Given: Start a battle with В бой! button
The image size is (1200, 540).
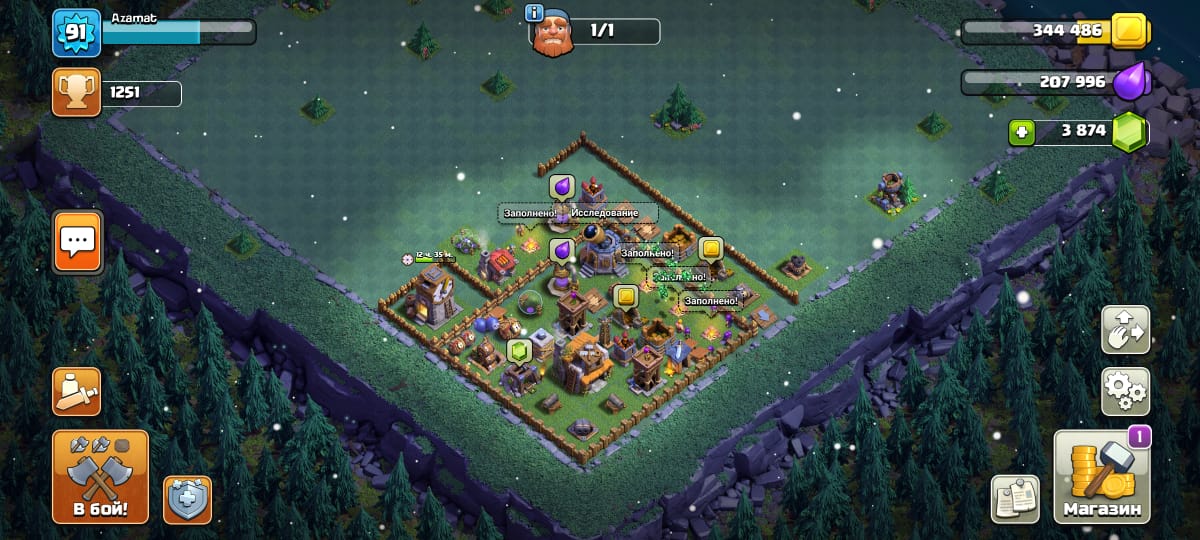Looking at the screenshot, I should pyautogui.click(x=100, y=477).
